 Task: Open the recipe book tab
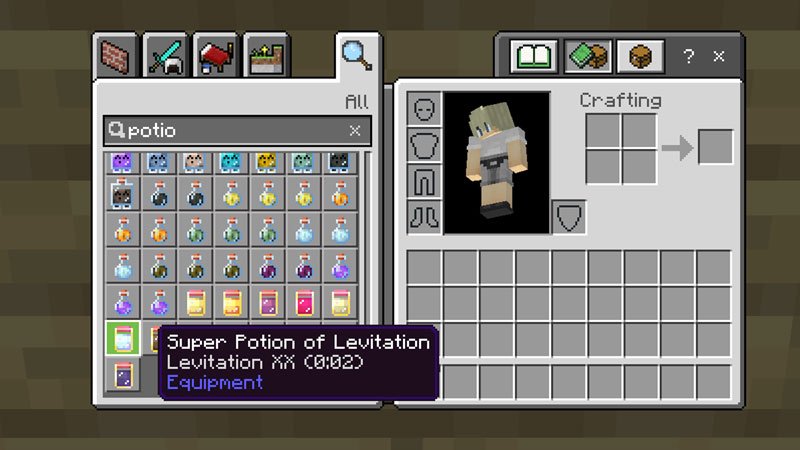(x=535, y=56)
